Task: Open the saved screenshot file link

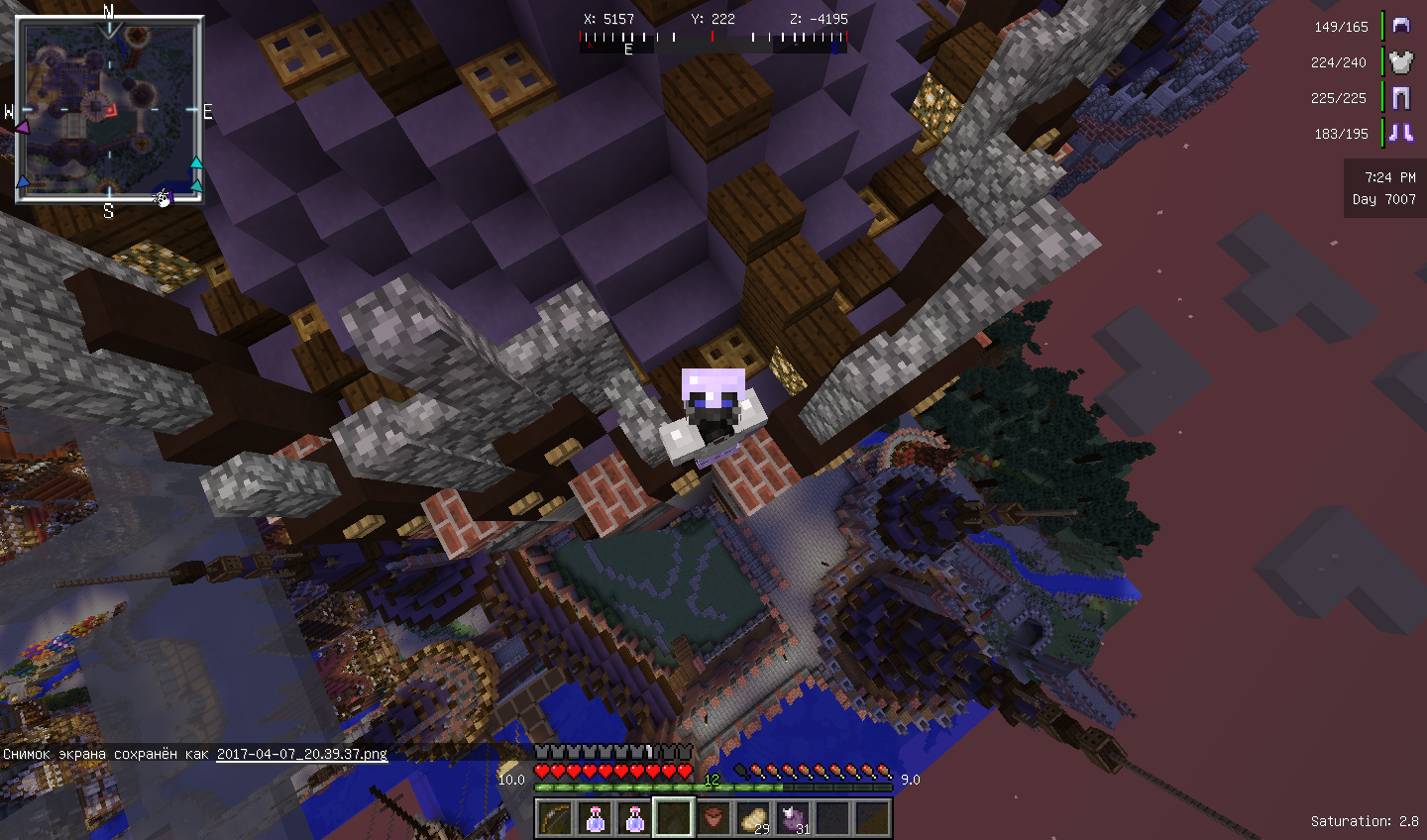Action: pos(302,754)
